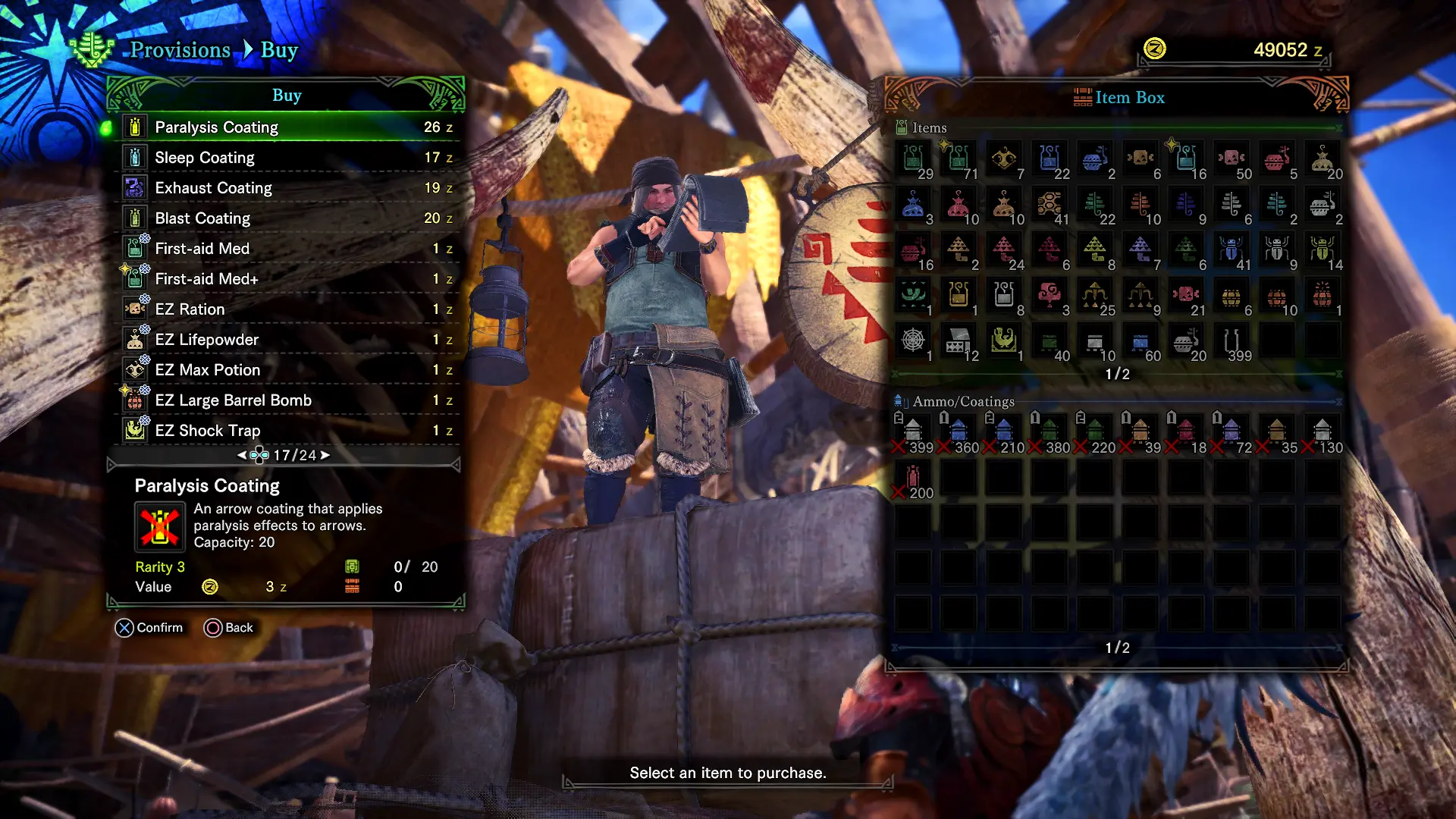Select Sleep Coating in the Buy list
1456x819 pixels.
click(204, 157)
